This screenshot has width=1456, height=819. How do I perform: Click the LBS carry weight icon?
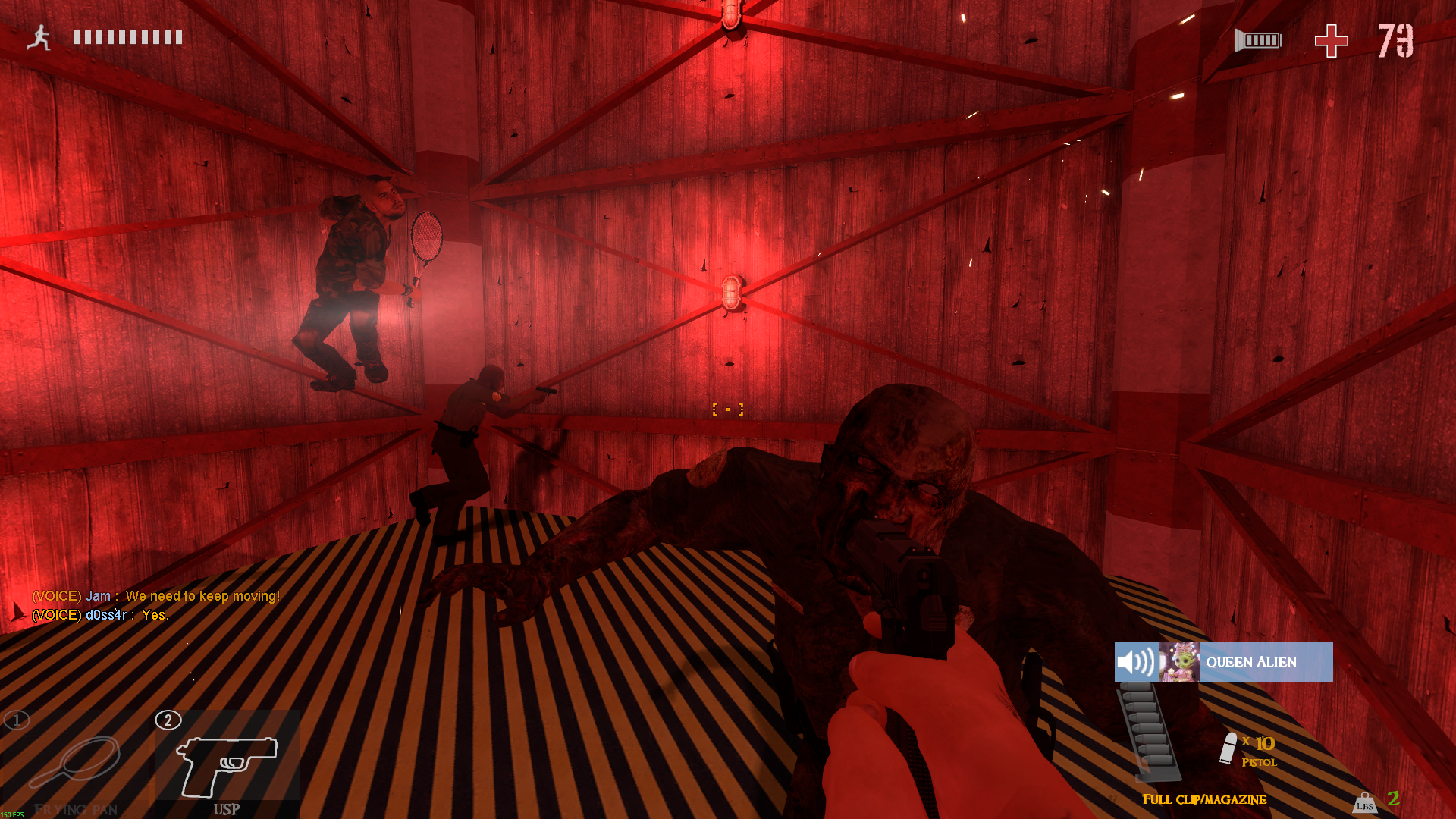point(1364,803)
